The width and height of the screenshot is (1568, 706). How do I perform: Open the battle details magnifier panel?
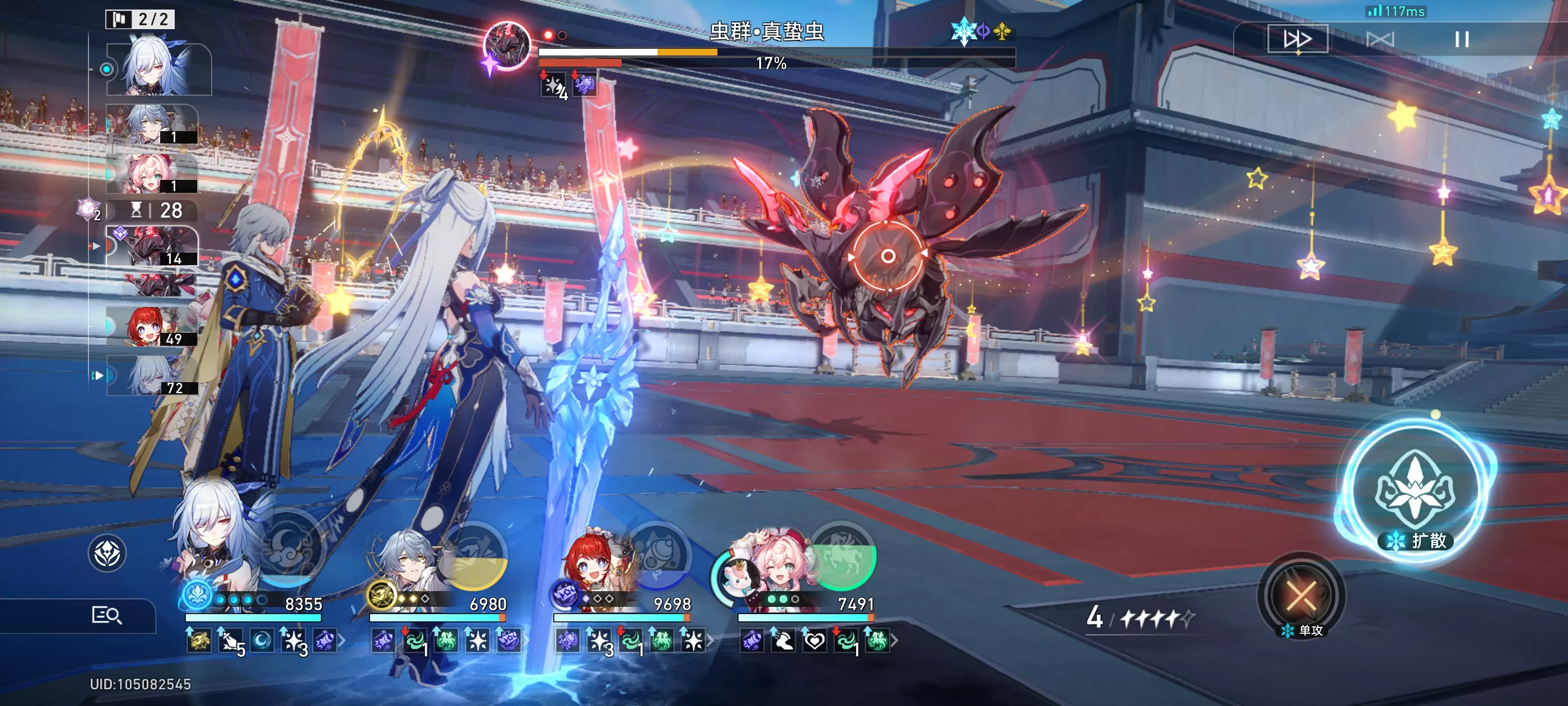coord(106,615)
